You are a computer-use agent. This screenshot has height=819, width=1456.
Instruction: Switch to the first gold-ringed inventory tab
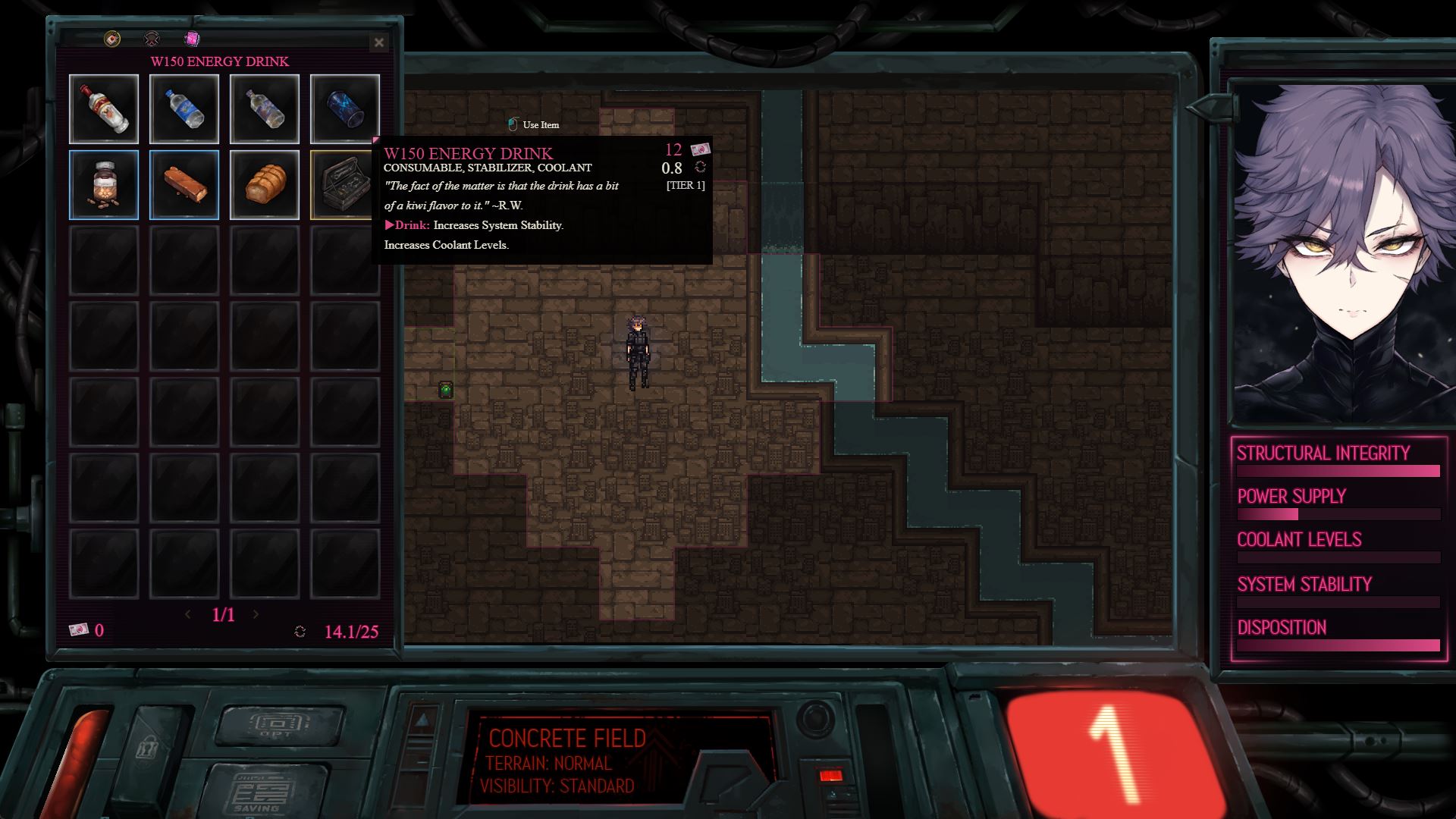tap(112, 39)
